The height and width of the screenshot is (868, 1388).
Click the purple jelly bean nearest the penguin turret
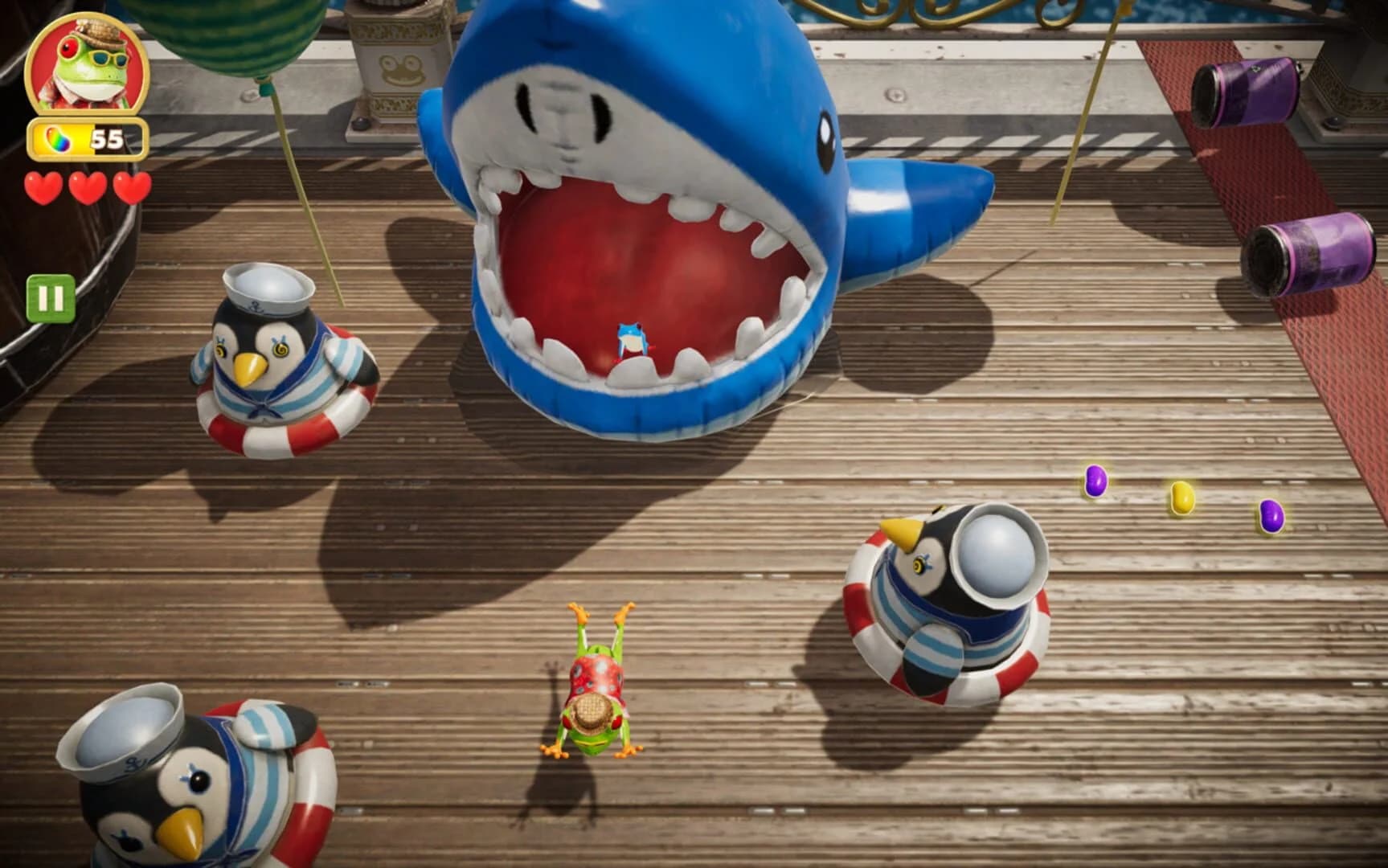(1095, 479)
